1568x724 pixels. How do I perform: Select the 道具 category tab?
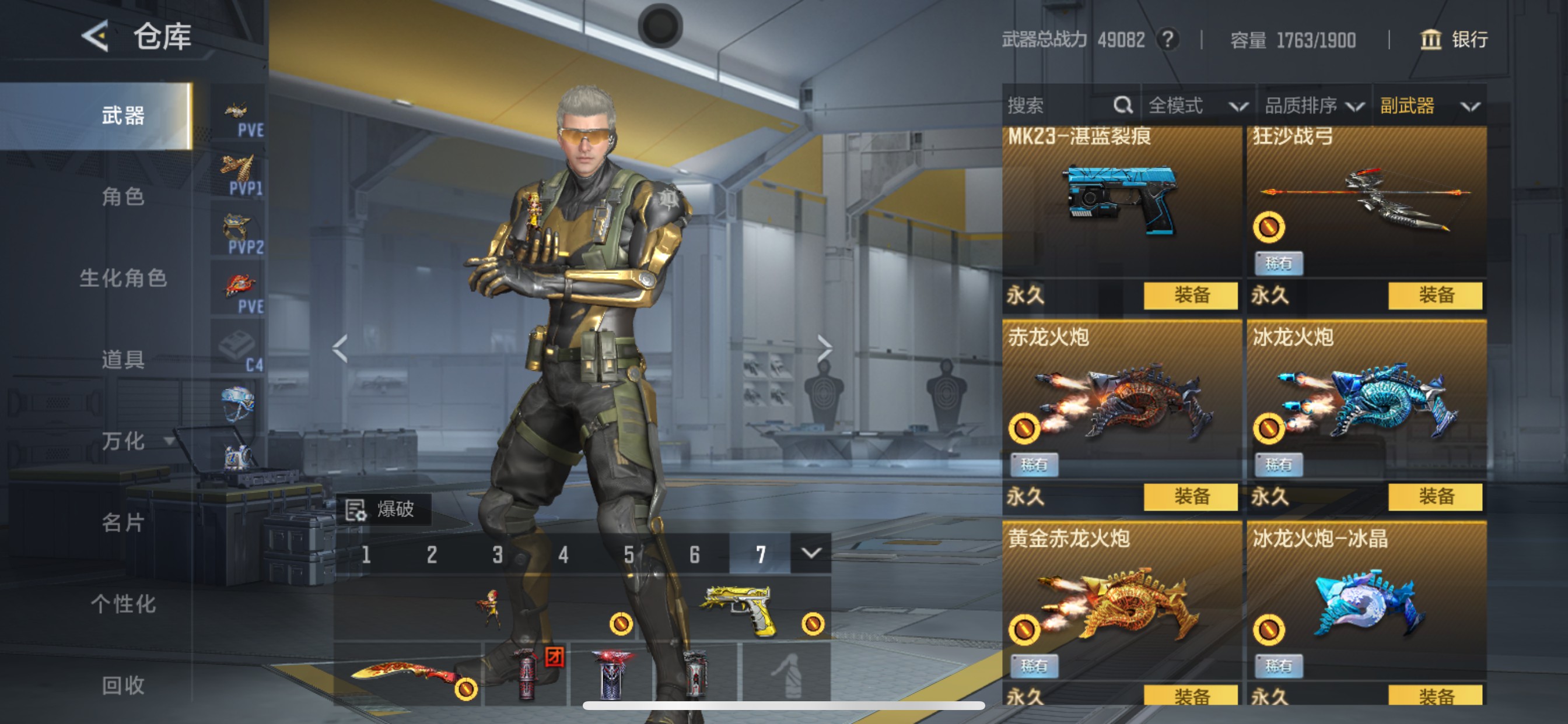123,360
